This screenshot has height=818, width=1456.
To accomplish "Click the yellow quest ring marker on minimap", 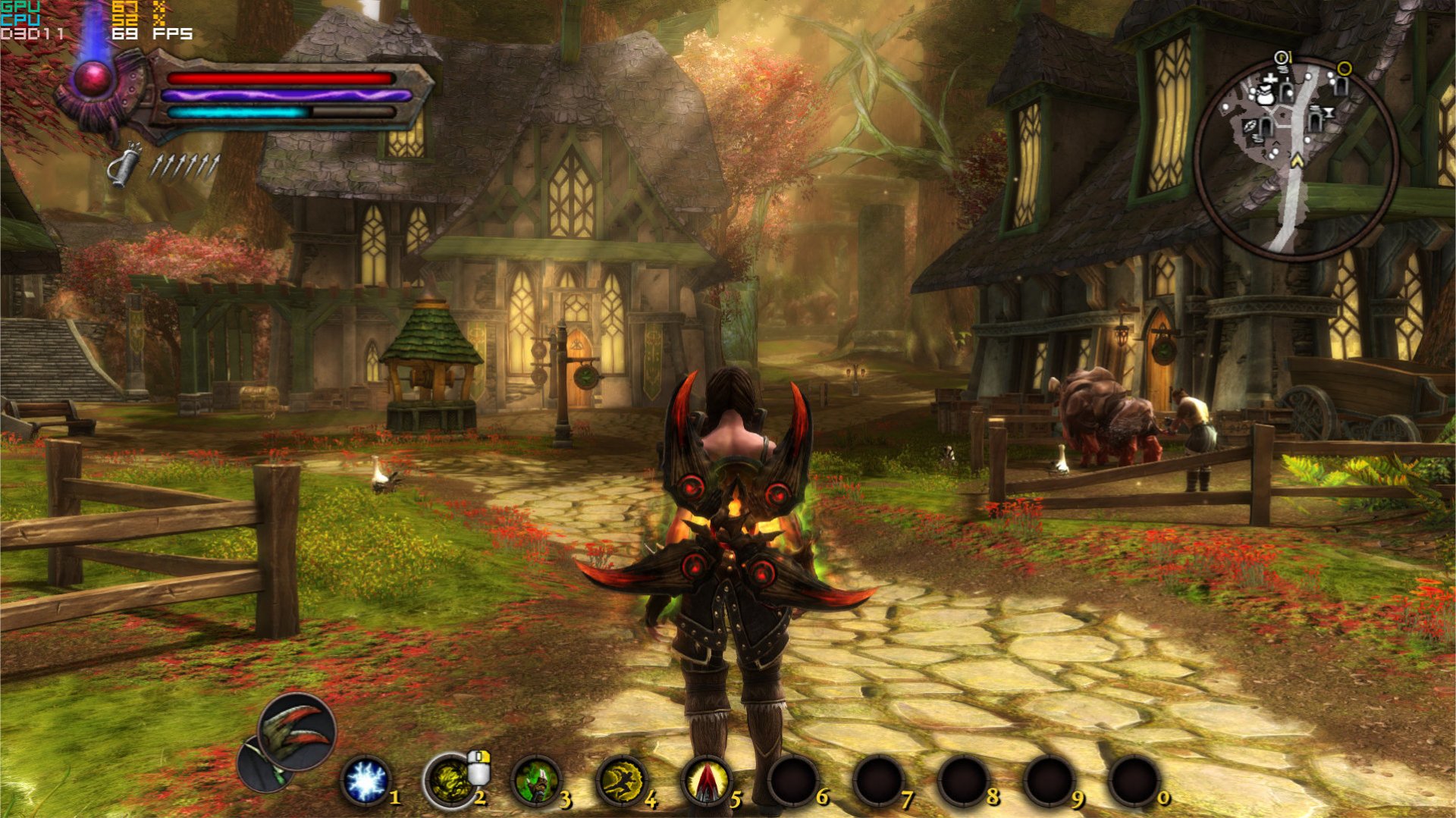I will [1345, 69].
